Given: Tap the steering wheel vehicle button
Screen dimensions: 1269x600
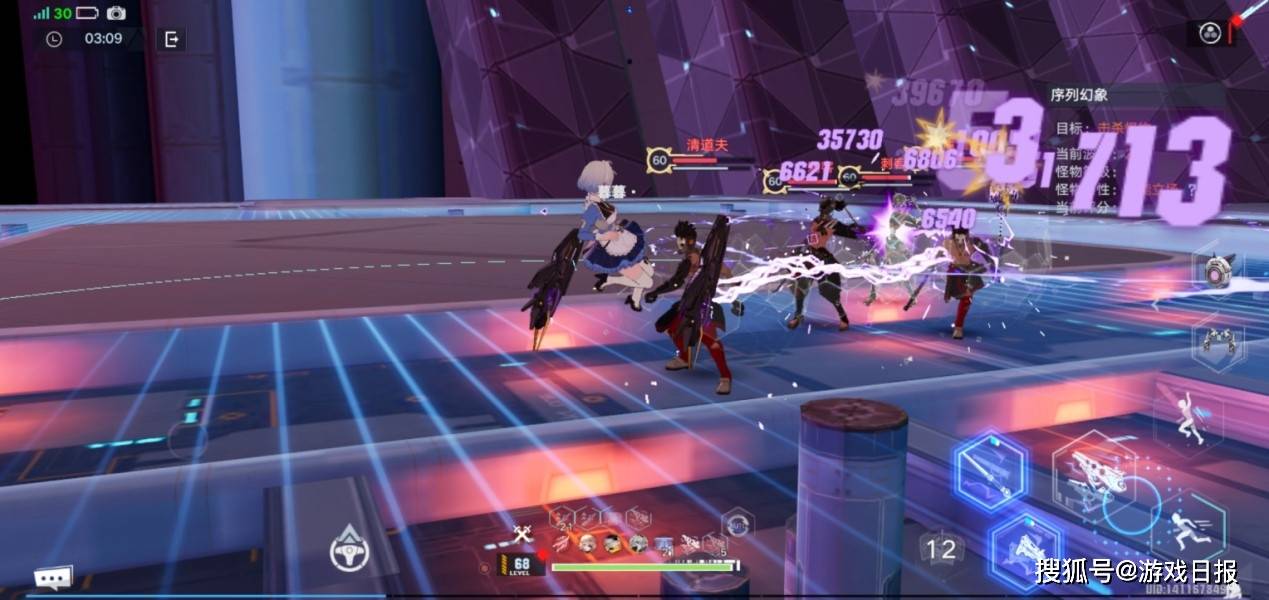Looking at the screenshot, I should click(350, 550).
